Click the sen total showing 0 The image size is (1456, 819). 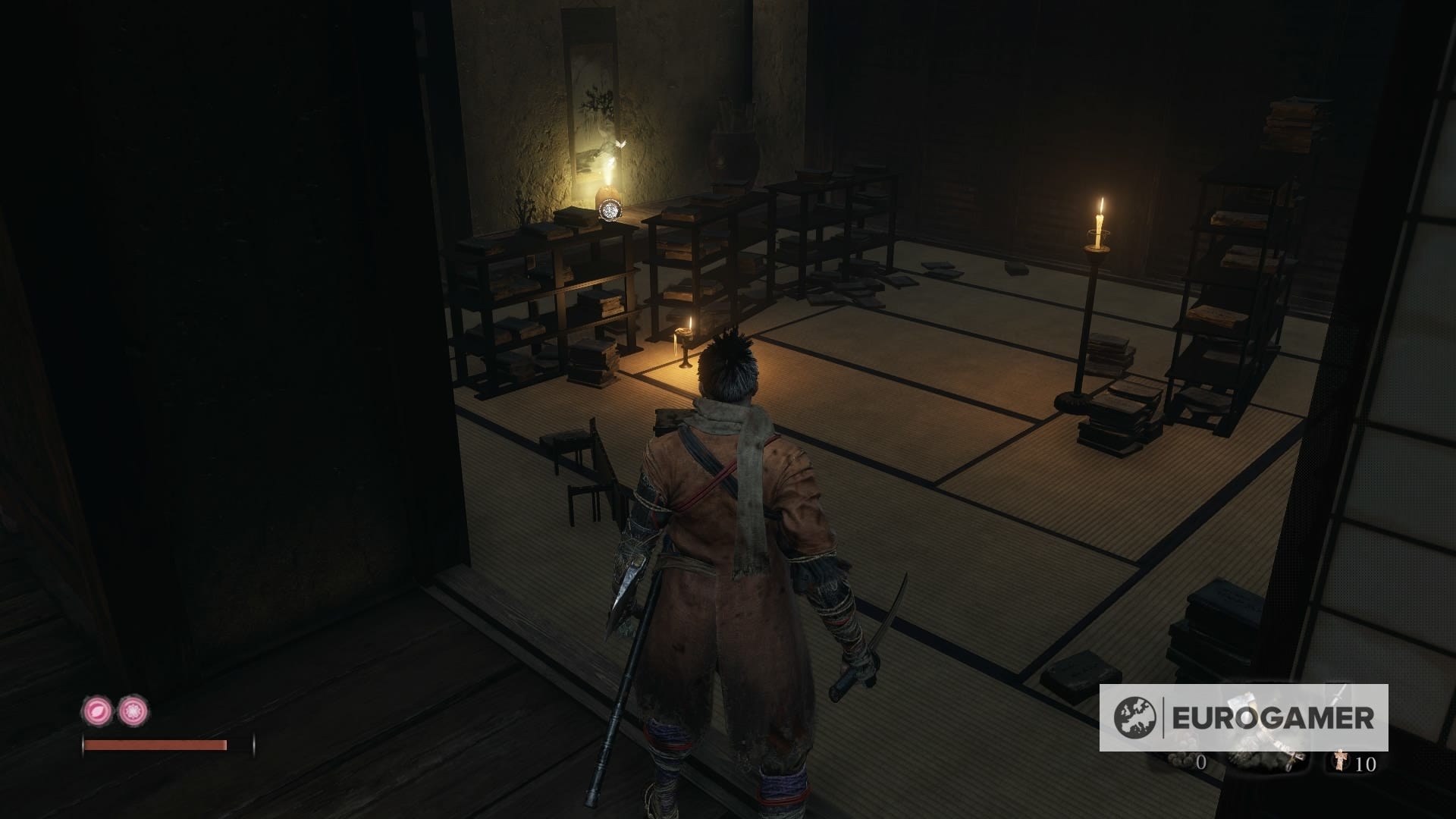tap(1201, 764)
